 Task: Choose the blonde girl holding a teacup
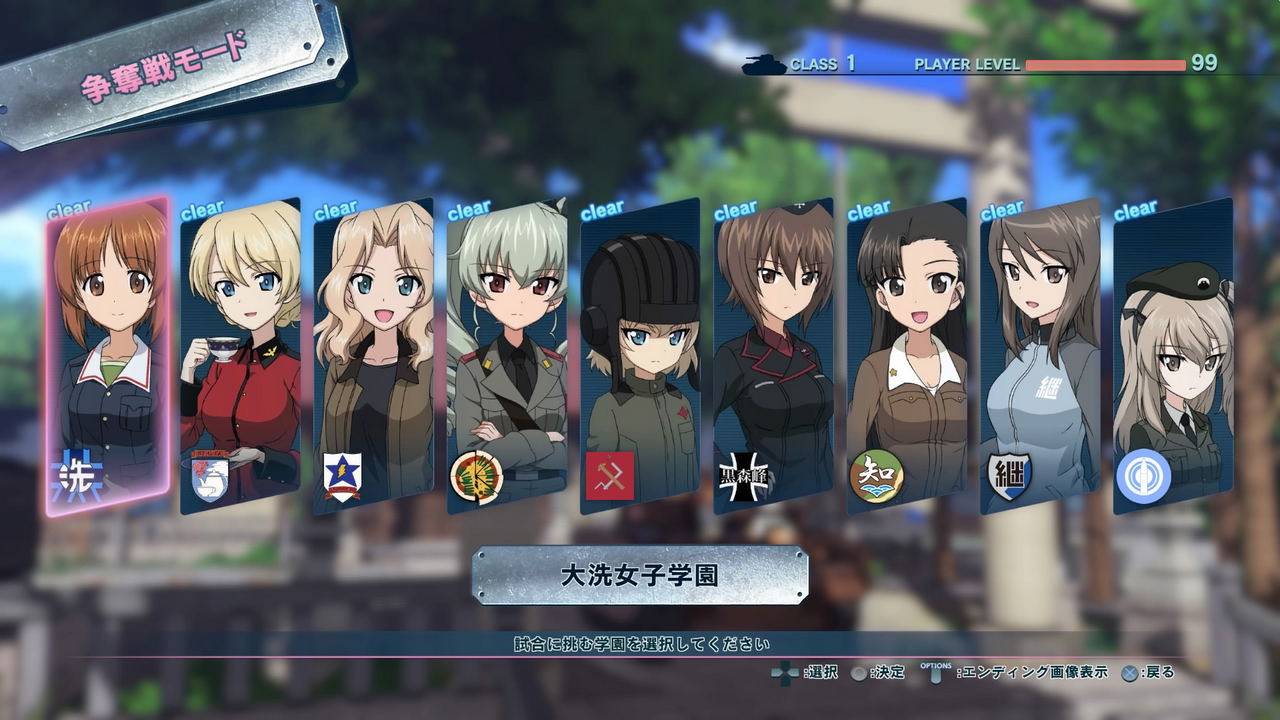240,355
